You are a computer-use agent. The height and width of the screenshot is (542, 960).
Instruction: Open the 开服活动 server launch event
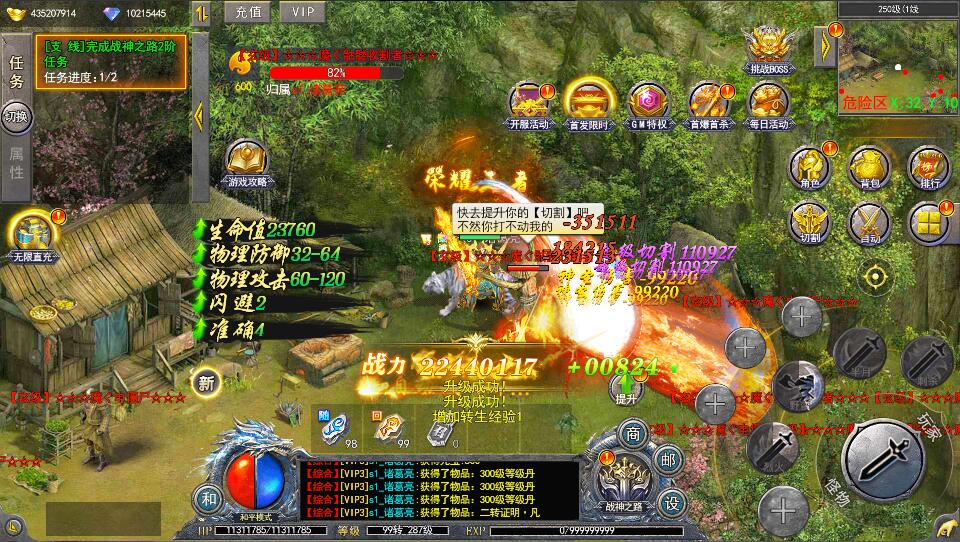click(x=529, y=103)
